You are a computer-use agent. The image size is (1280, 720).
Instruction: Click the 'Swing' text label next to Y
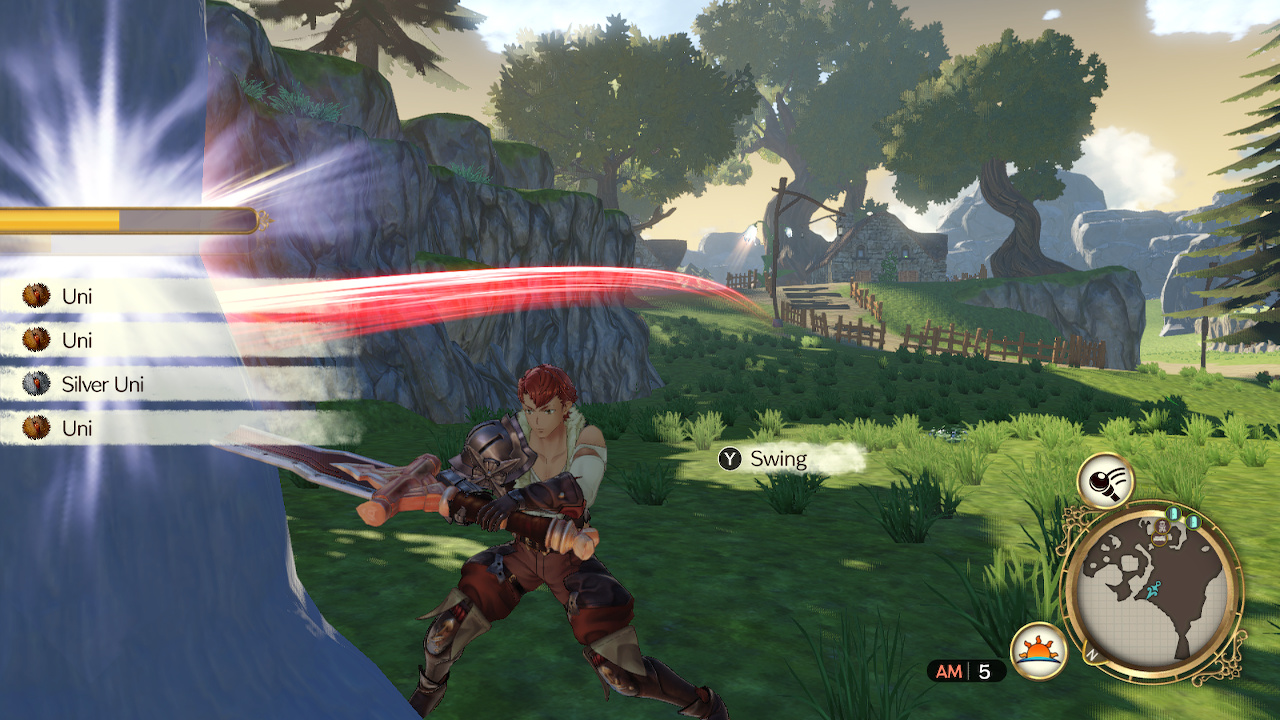[779, 460]
